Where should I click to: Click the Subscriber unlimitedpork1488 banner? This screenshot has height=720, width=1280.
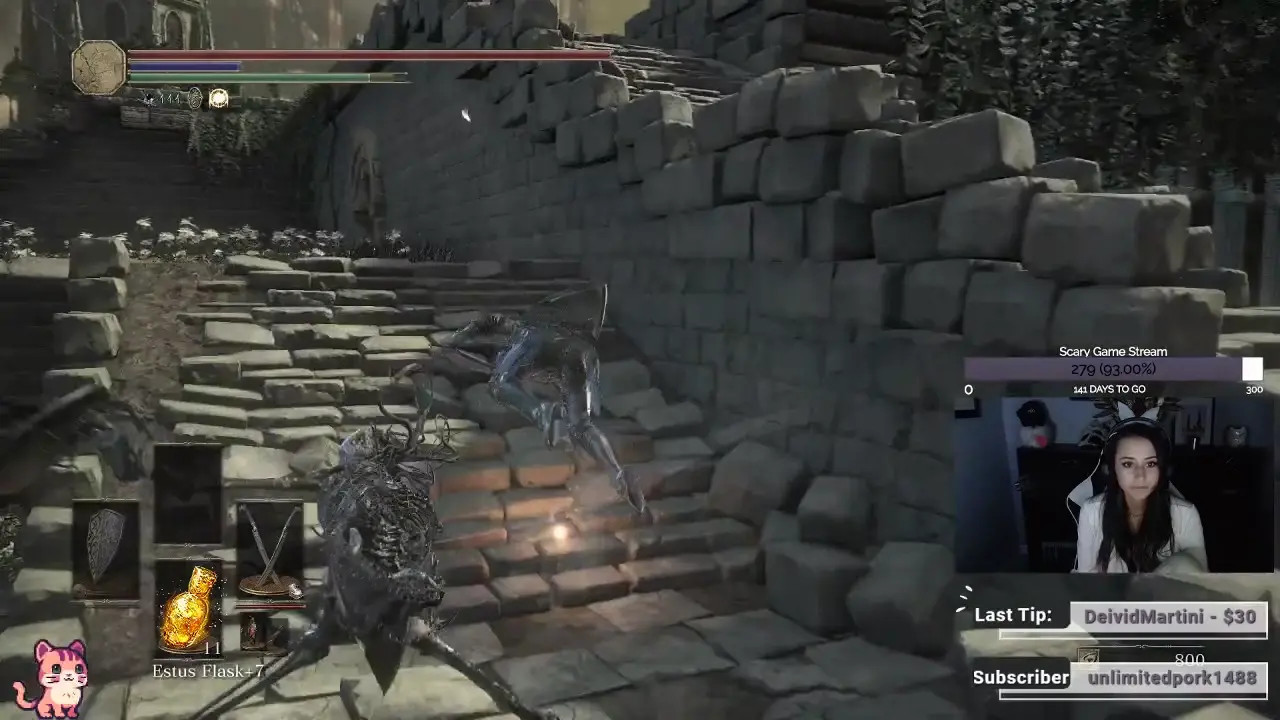point(1167,678)
